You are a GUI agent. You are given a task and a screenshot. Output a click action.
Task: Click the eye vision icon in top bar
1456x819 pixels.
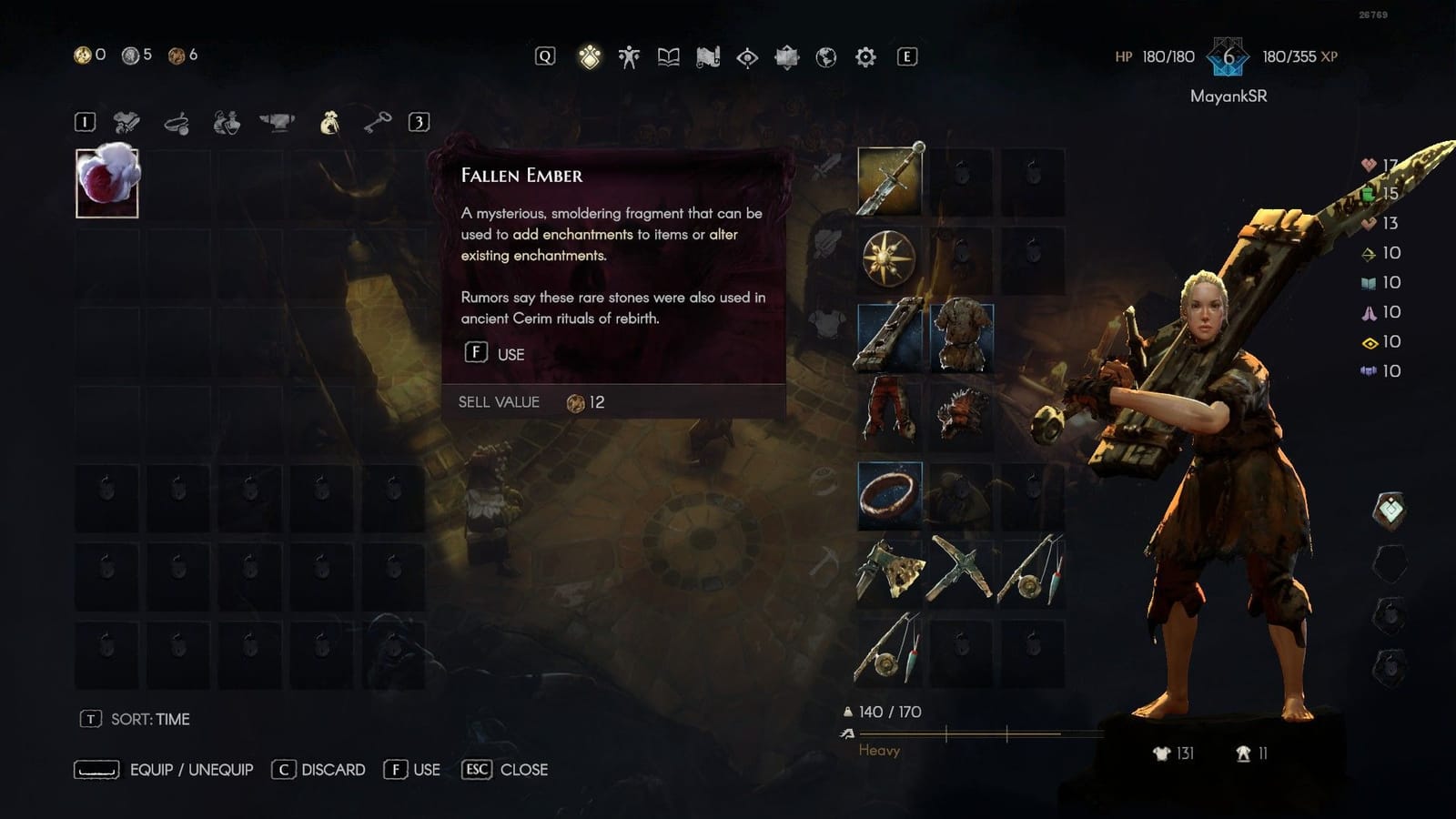click(747, 56)
